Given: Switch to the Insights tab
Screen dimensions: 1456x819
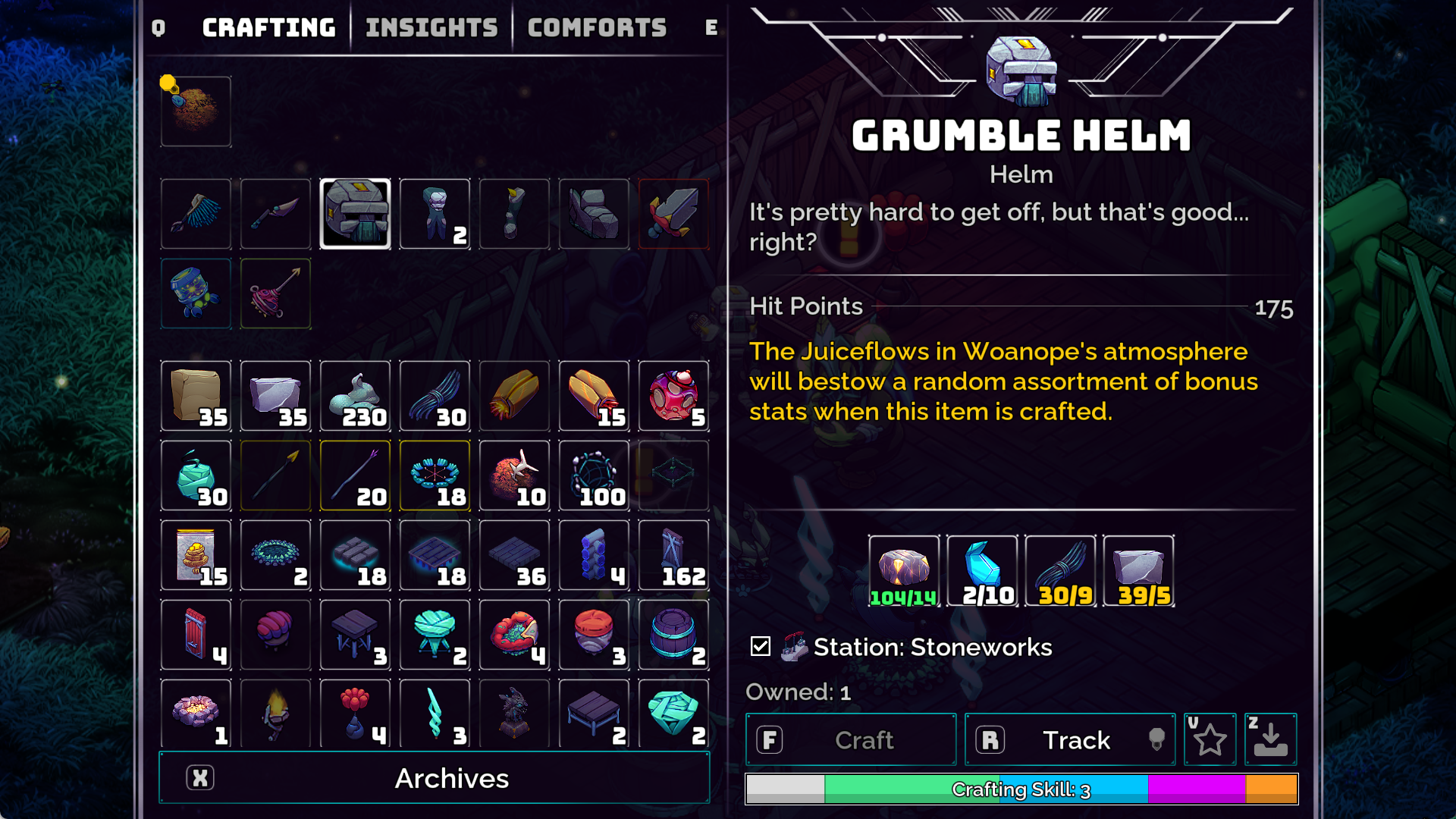Looking at the screenshot, I should pos(431,28).
